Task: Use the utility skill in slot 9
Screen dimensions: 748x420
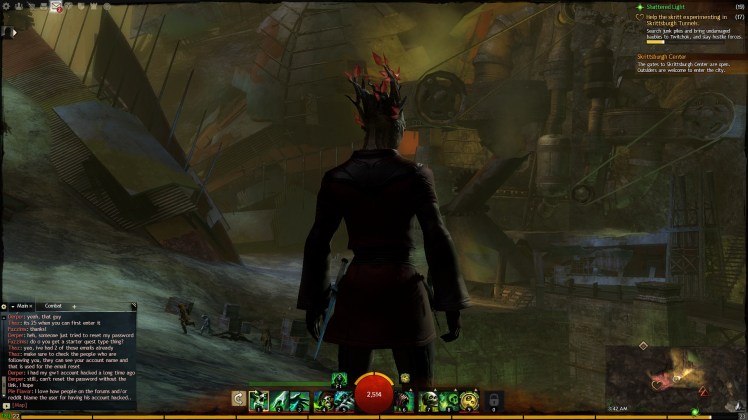Action: click(470, 400)
